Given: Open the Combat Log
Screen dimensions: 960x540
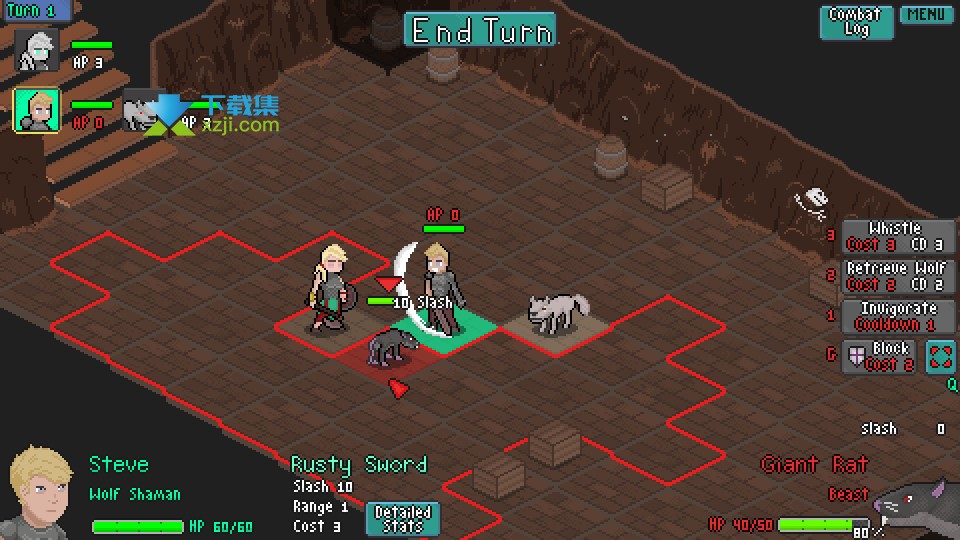Looking at the screenshot, I should 856,22.
